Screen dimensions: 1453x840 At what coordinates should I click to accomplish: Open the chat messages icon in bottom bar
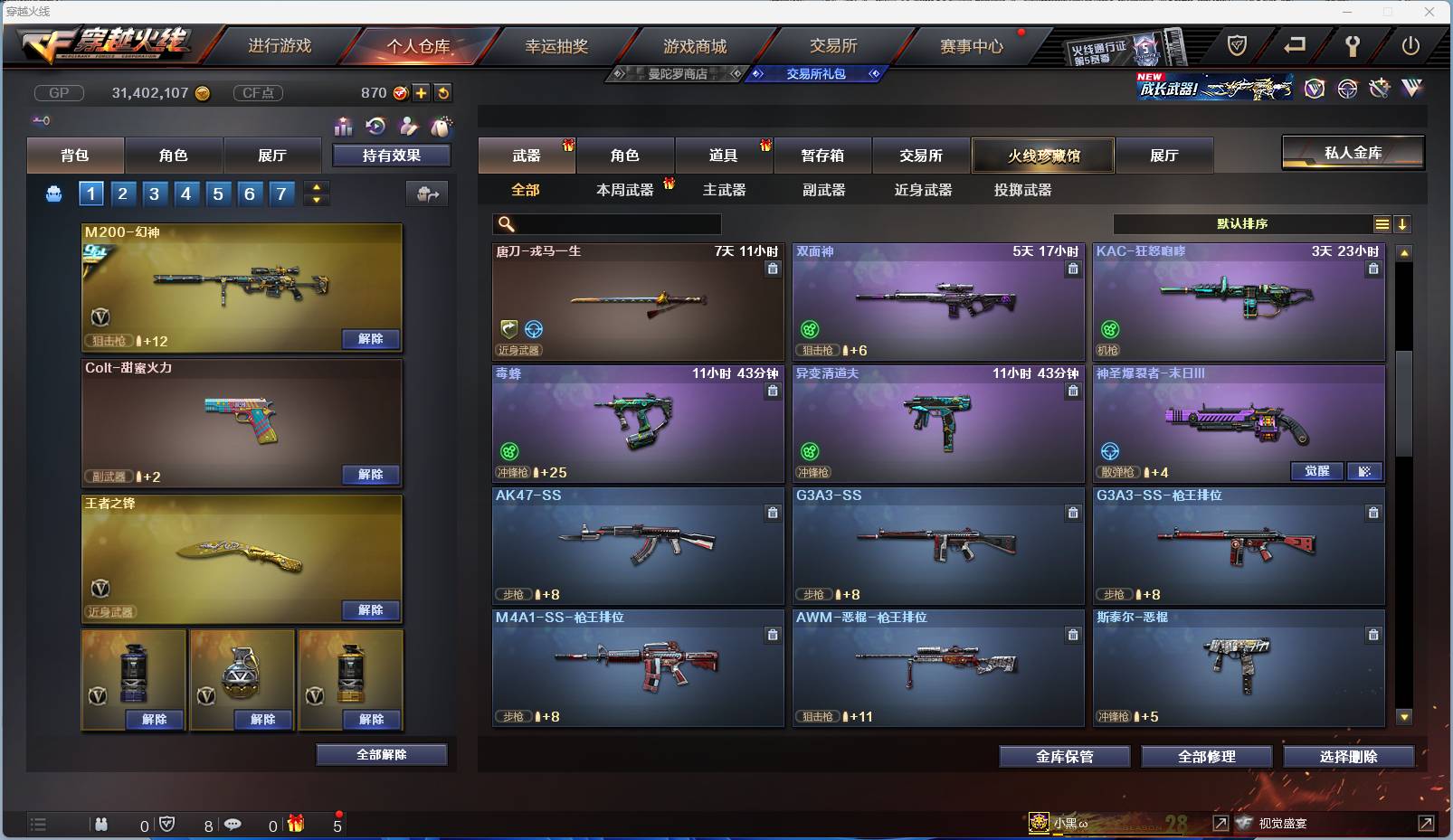tap(234, 825)
